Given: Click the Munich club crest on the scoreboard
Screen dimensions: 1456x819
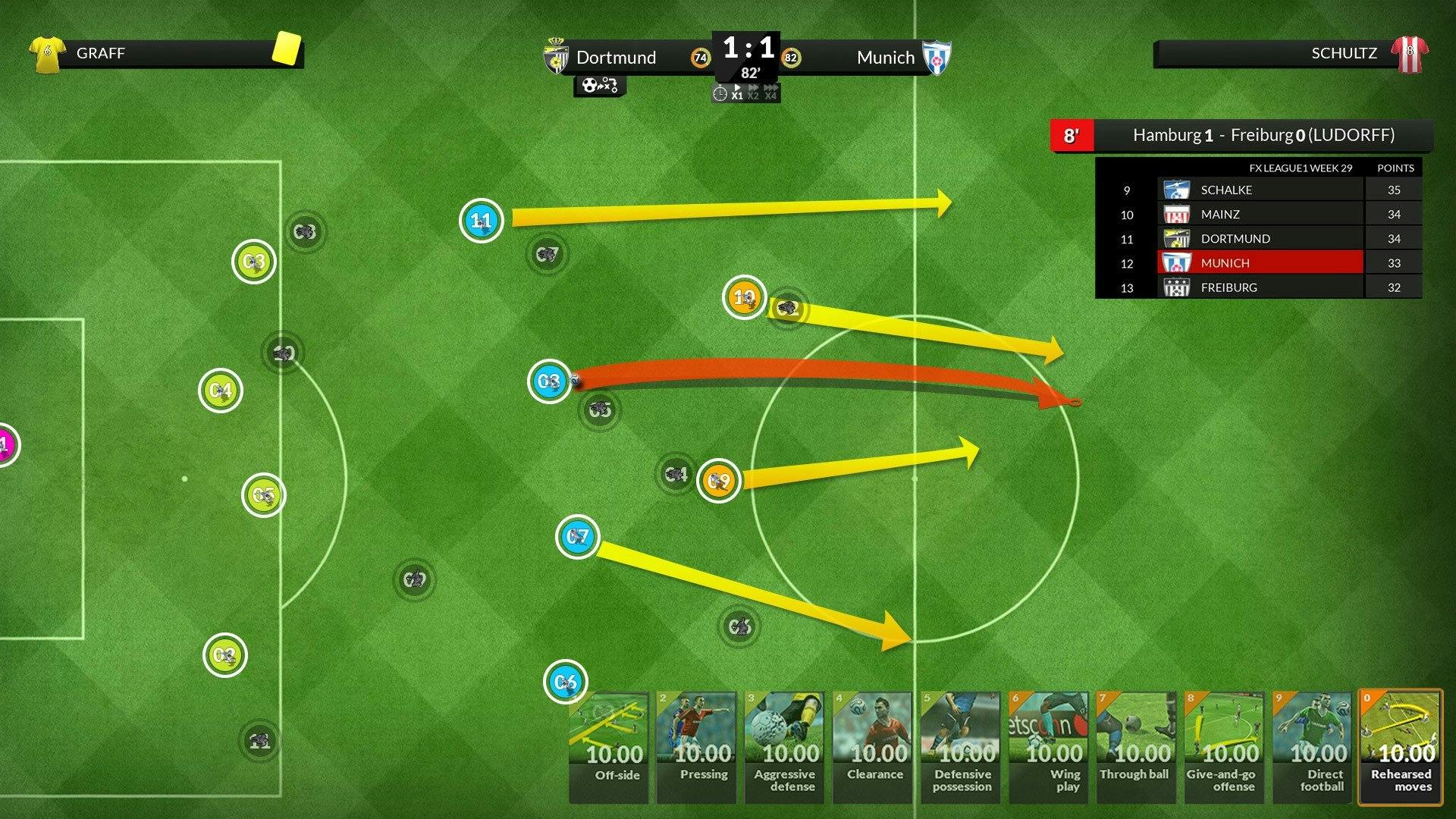Looking at the screenshot, I should click(x=937, y=57).
